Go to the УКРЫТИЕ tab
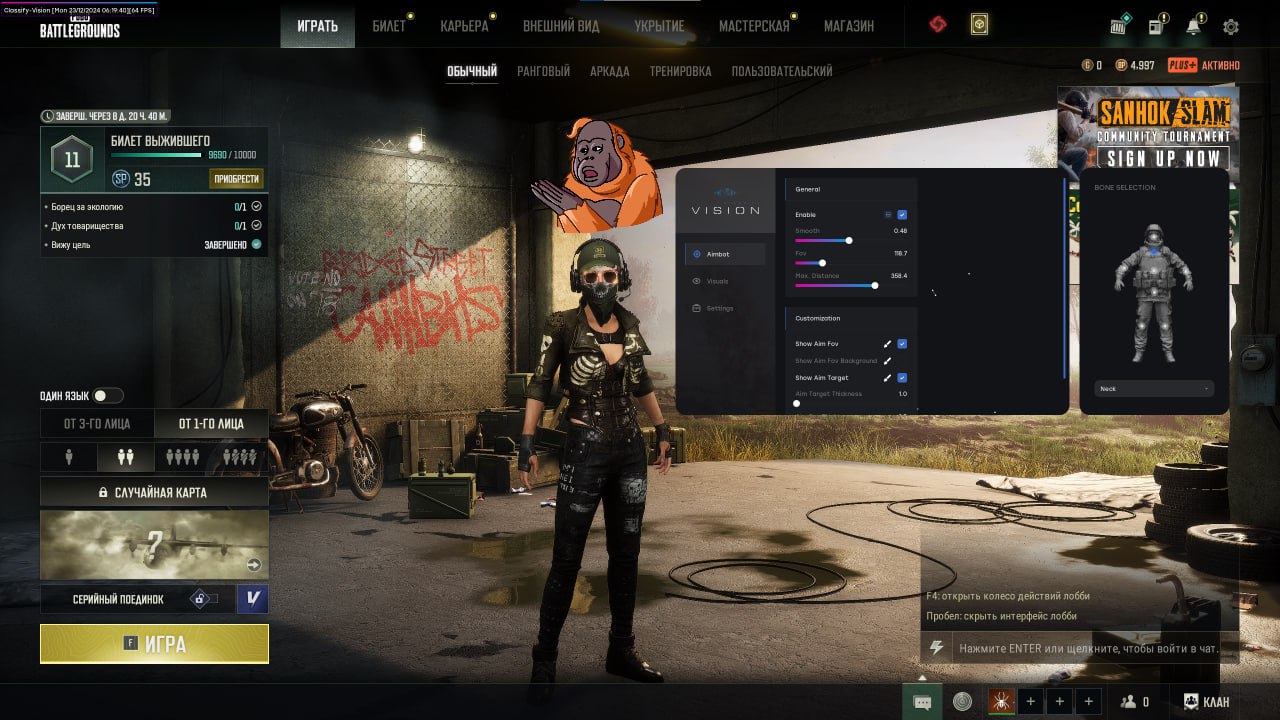 pyautogui.click(x=659, y=26)
